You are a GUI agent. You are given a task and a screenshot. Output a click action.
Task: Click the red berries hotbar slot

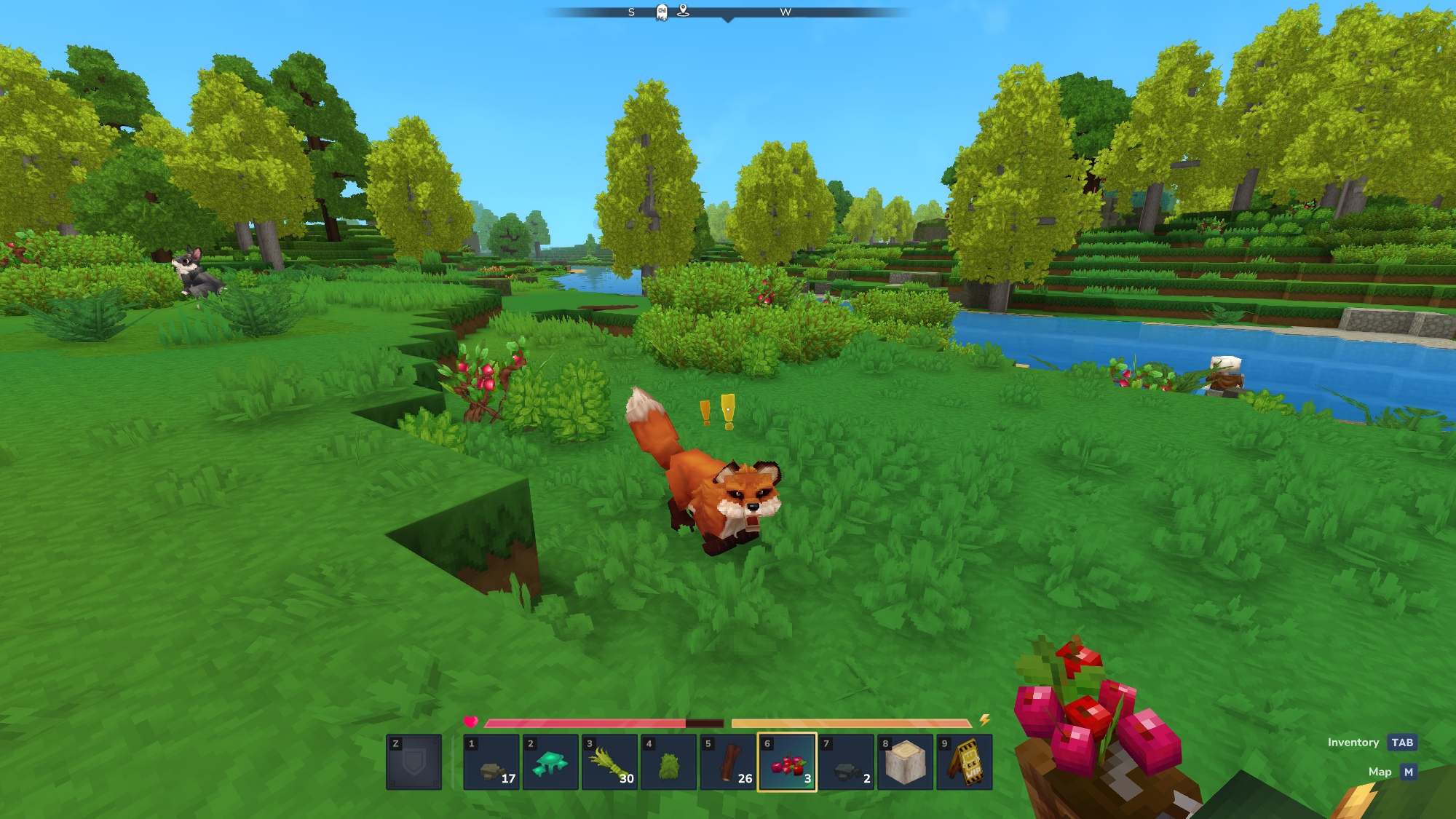pos(787,762)
